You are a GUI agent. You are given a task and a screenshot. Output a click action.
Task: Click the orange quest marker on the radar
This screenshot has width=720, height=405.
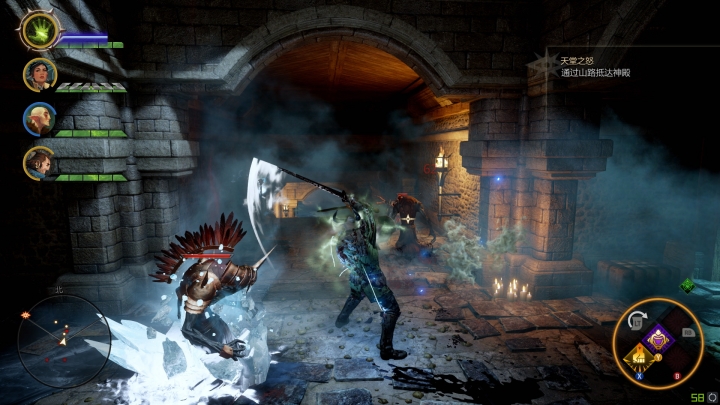pos(25,316)
